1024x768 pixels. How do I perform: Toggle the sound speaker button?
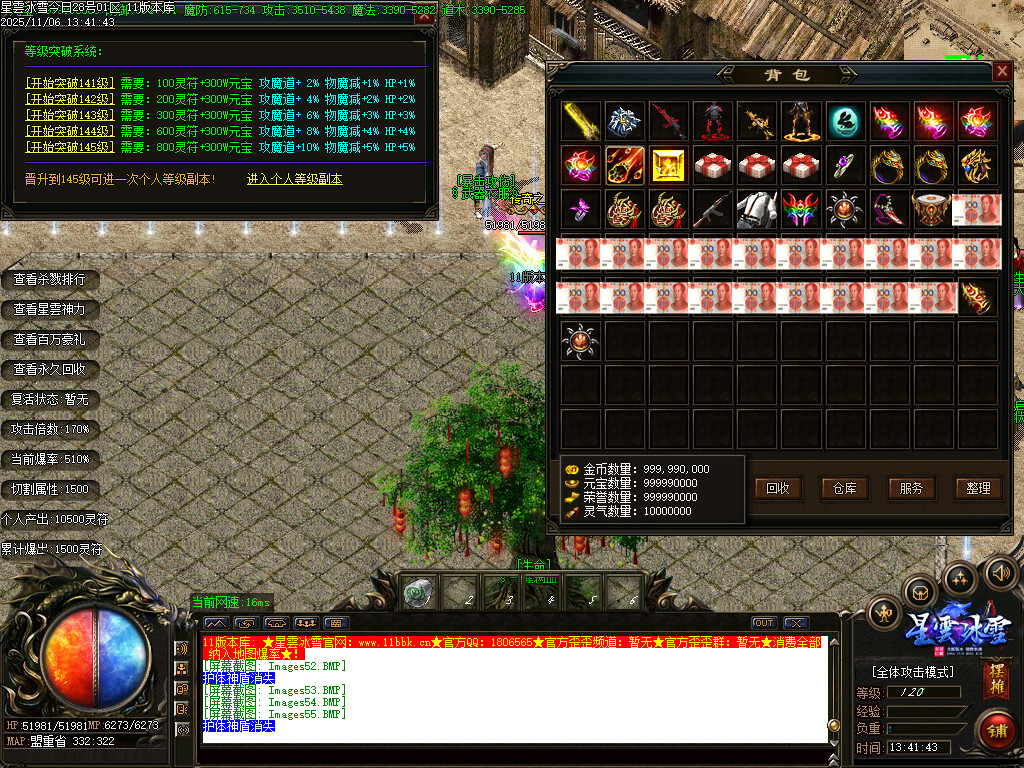point(1000,572)
